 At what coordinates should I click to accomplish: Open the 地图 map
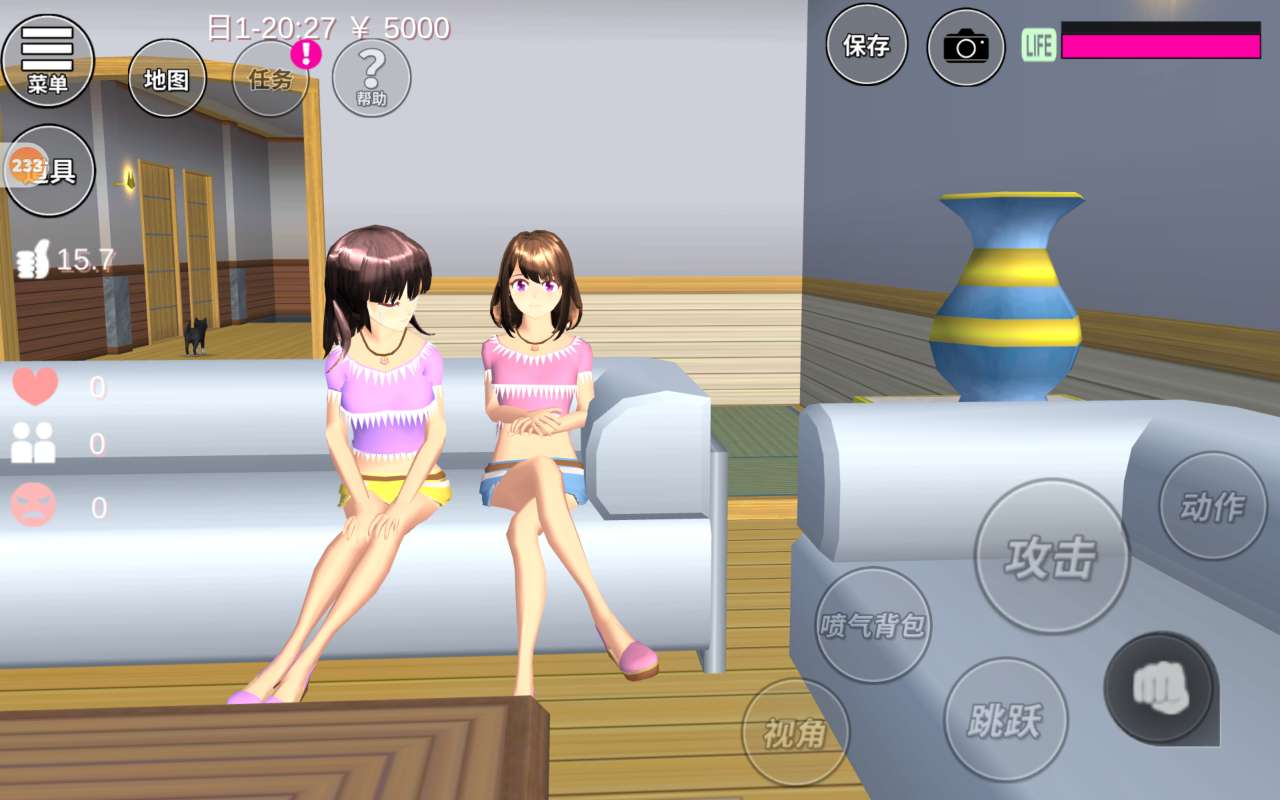(x=167, y=79)
